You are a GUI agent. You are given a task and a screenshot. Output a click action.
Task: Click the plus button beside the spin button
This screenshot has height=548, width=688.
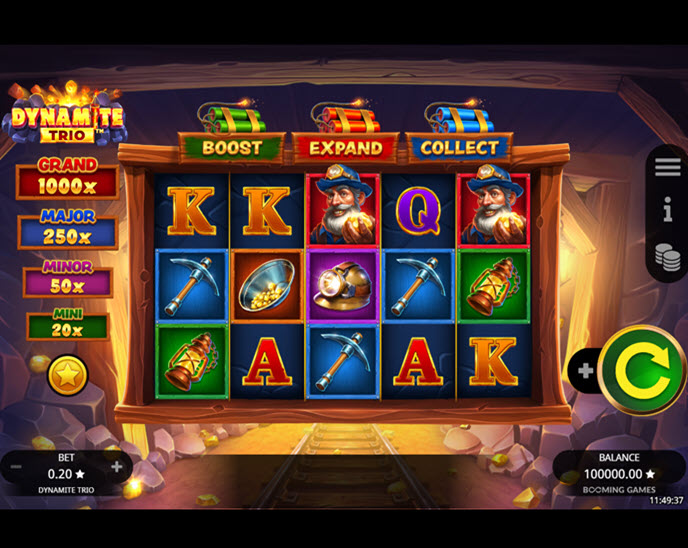[x=585, y=371]
